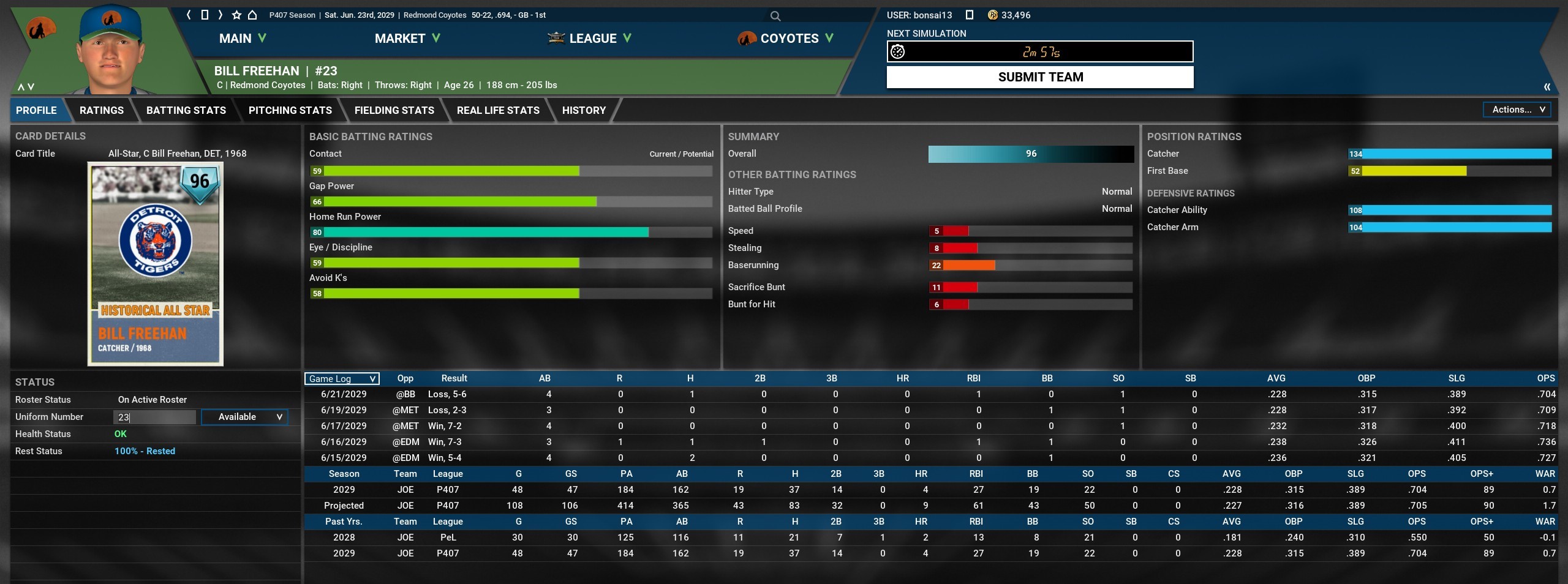Open the COYOTES team menu
1568x584 pixels.
pos(786,39)
